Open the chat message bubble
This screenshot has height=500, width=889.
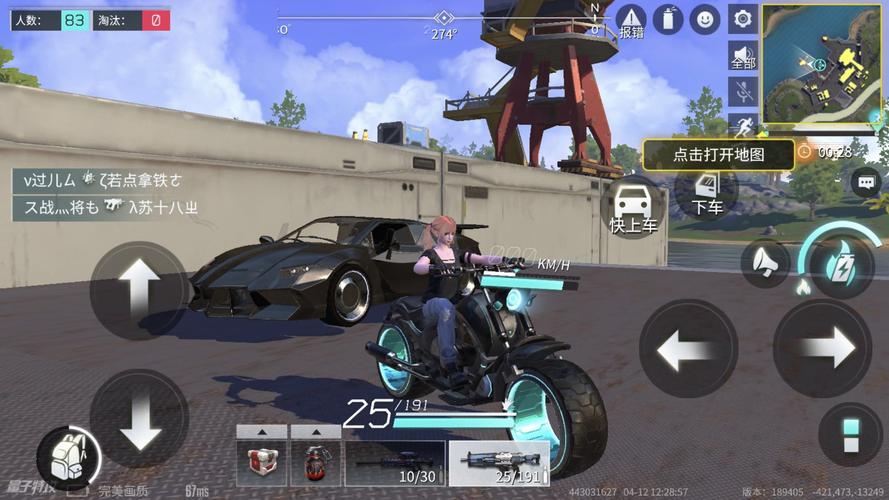[864, 182]
